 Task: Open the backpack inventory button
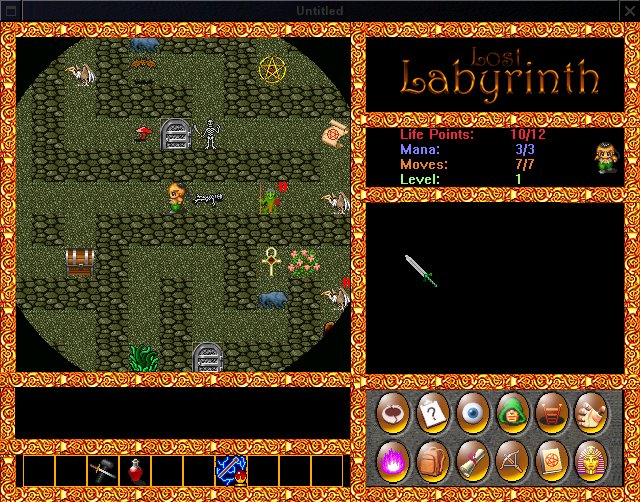430,460
